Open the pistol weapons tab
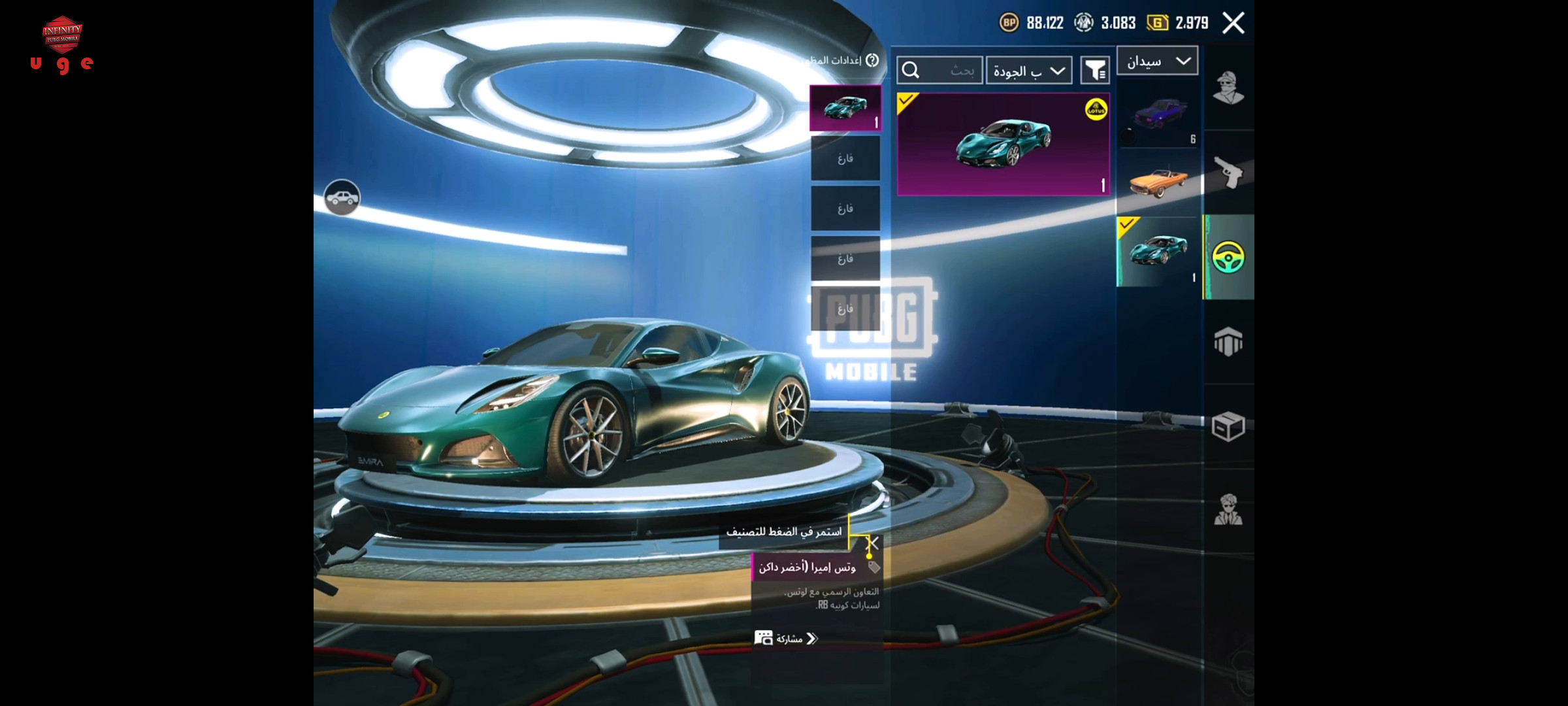 coord(1228,173)
